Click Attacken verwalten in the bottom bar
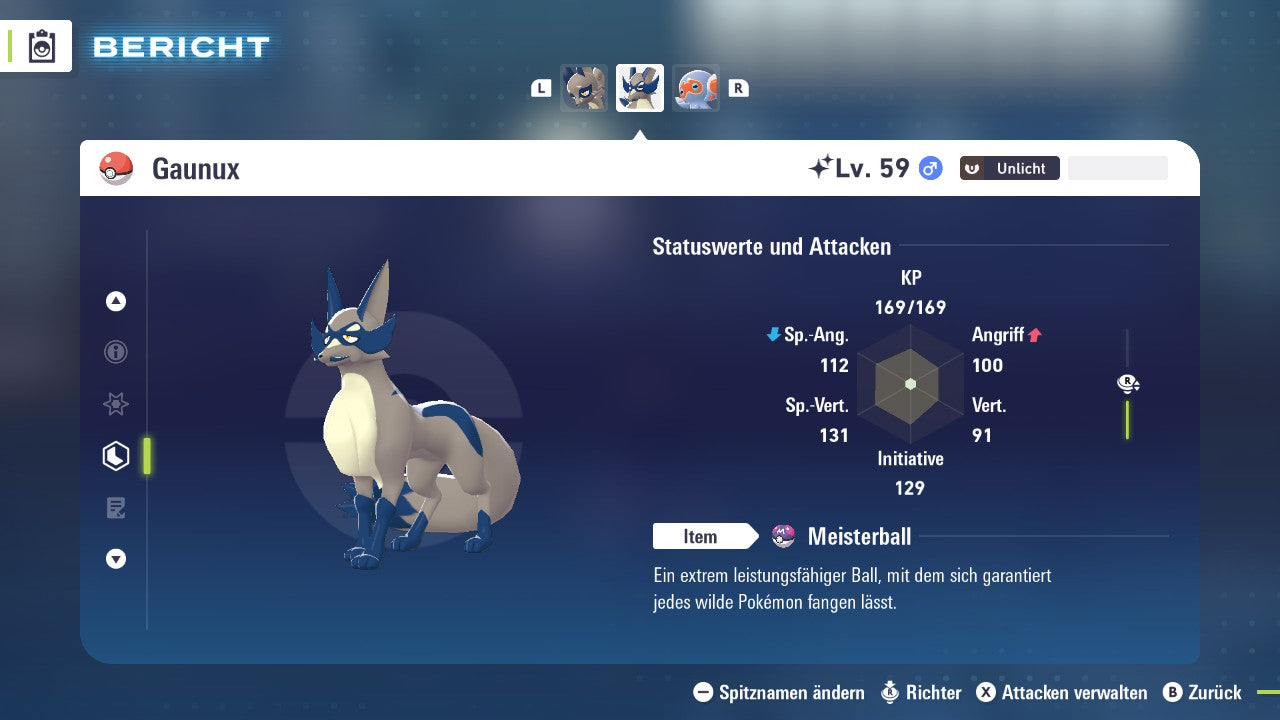This screenshot has height=720, width=1280. coord(1060,692)
